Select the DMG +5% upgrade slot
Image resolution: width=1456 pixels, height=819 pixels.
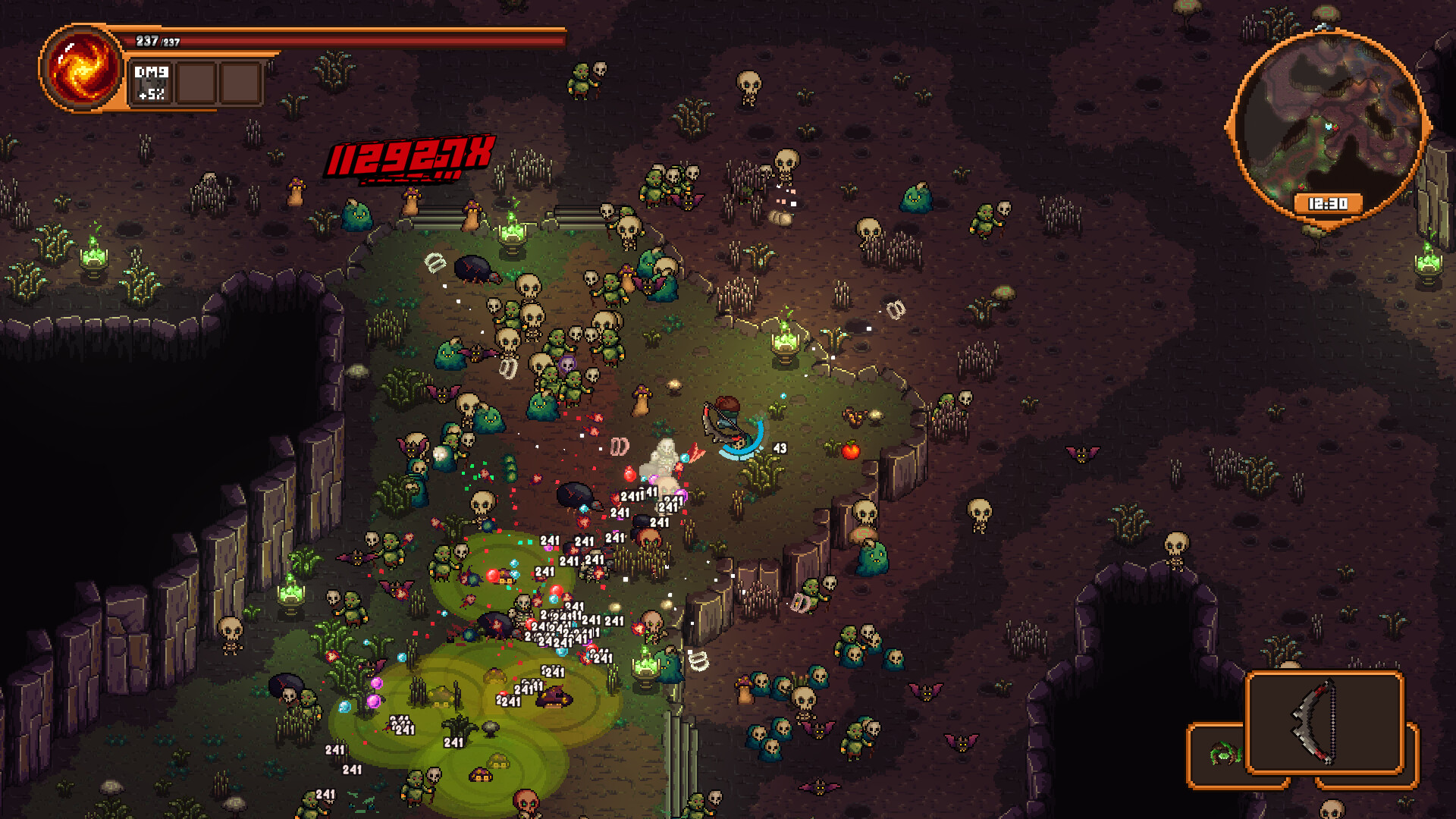pyautogui.click(x=152, y=83)
